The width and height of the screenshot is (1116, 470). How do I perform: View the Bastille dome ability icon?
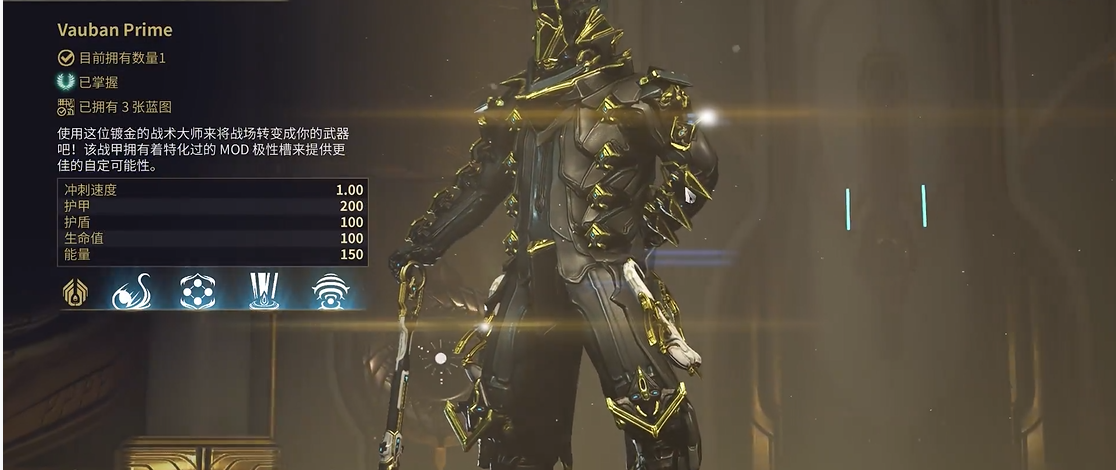click(x=330, y=291)
